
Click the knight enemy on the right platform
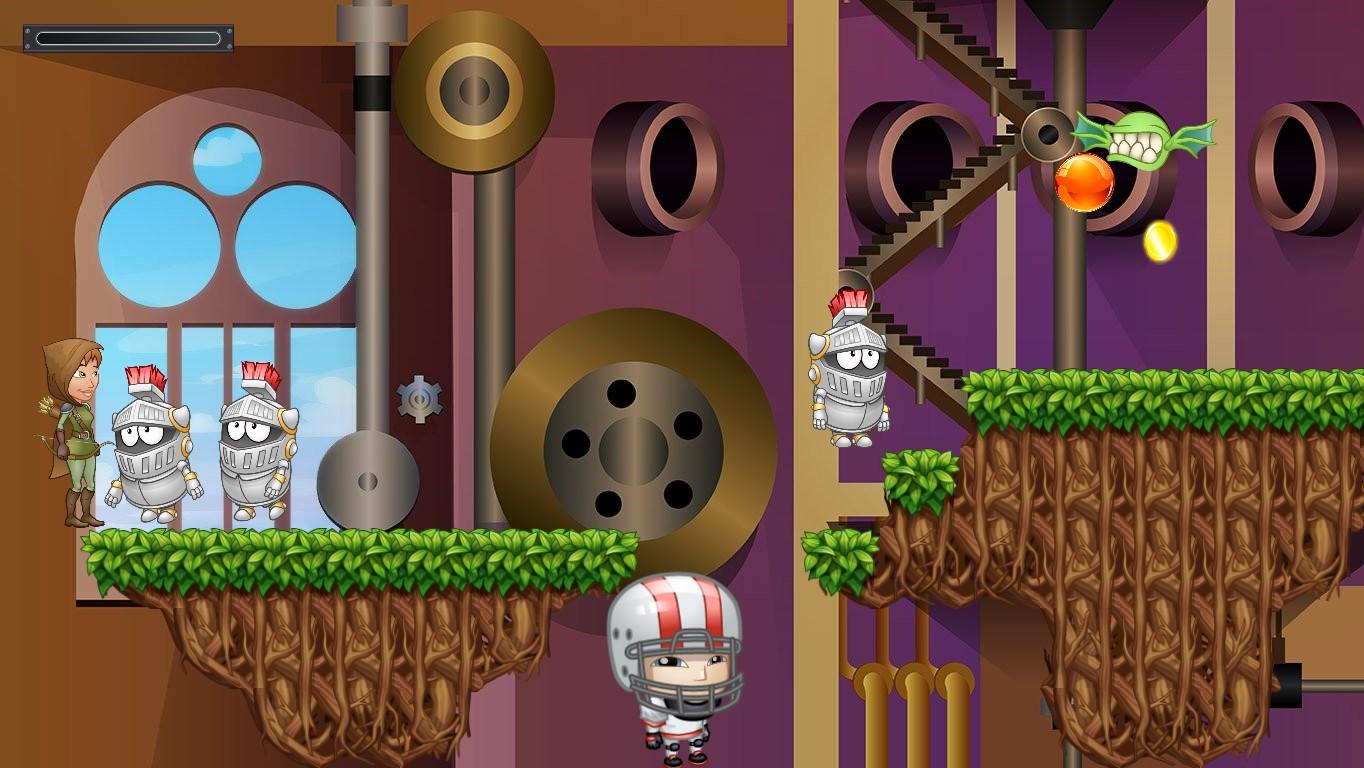(850, 380)
